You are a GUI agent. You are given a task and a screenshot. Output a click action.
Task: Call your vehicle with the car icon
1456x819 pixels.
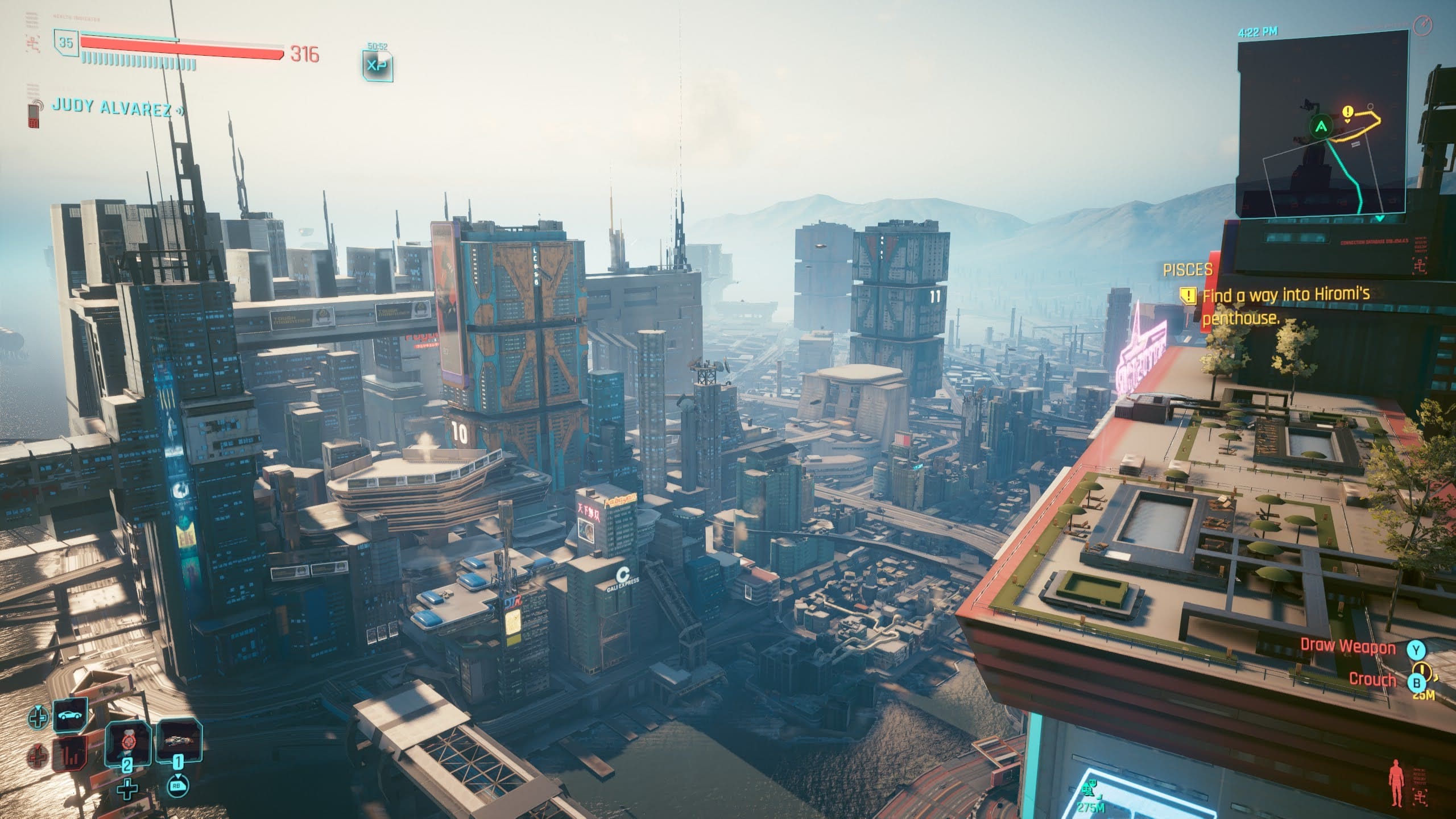click(x=70, y=715)
